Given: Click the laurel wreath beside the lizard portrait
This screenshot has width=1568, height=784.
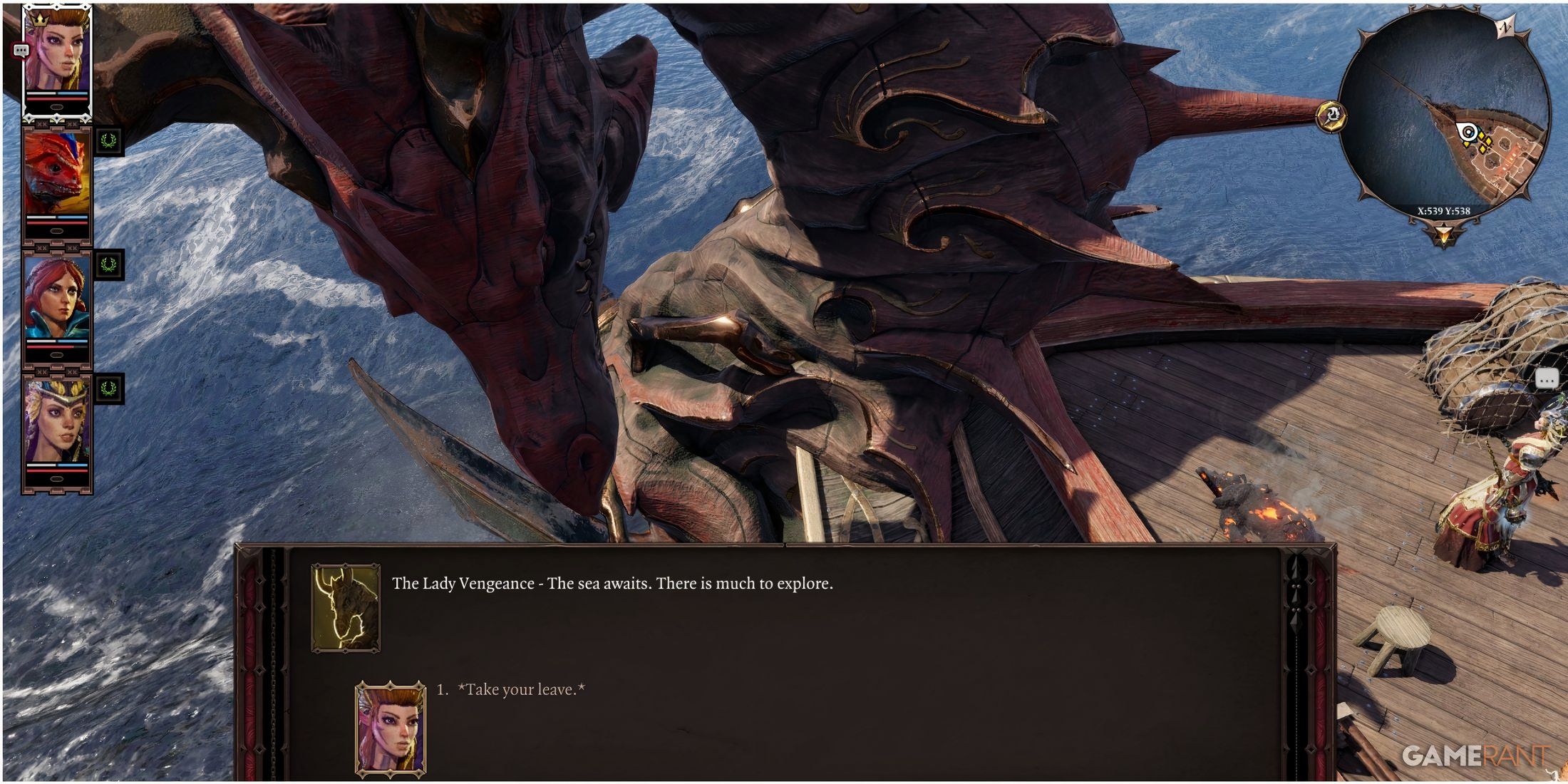Looking at the screenshot, I should (x=108, y=141).
